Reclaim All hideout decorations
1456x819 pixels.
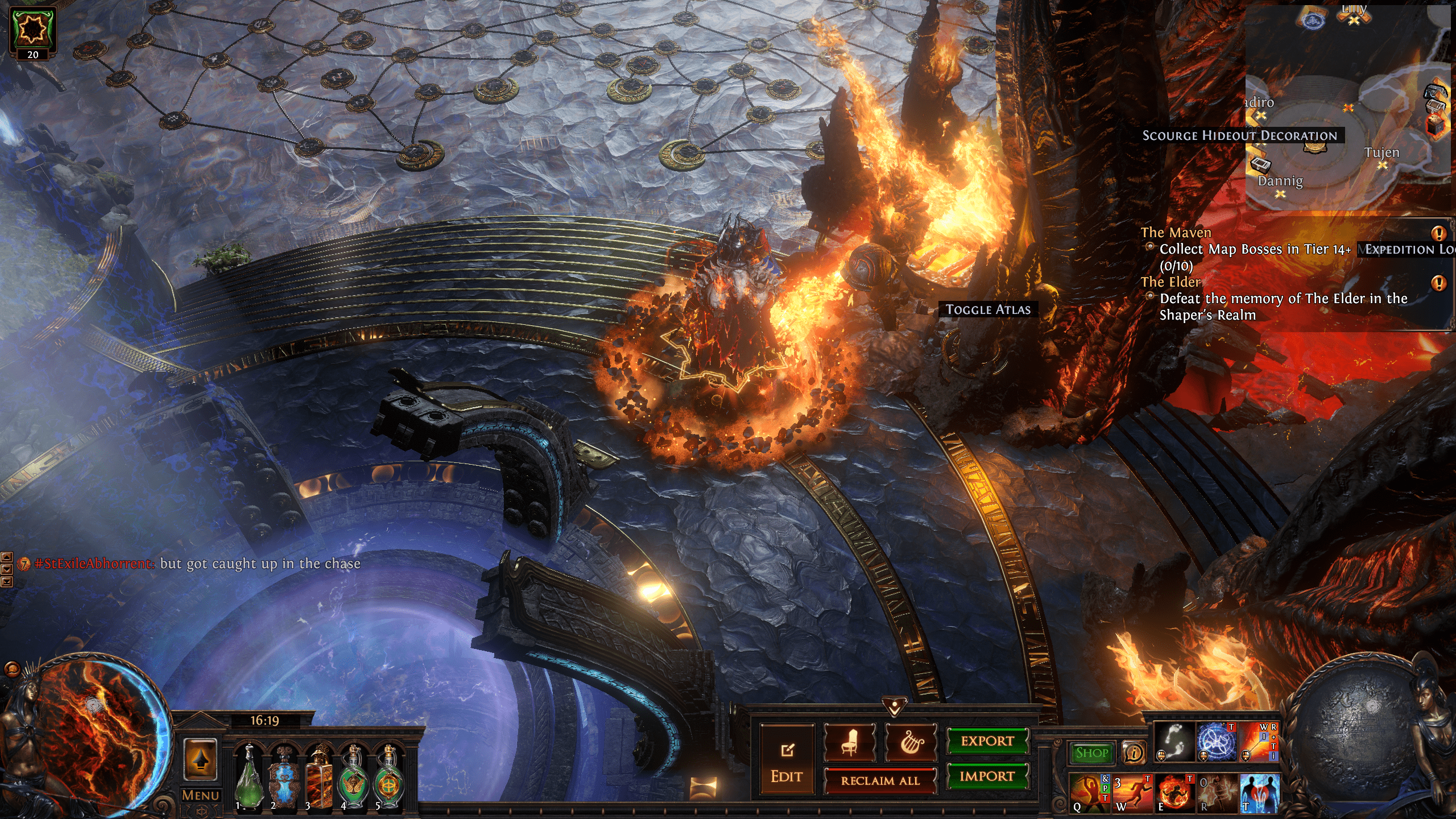tap(880, 781)
